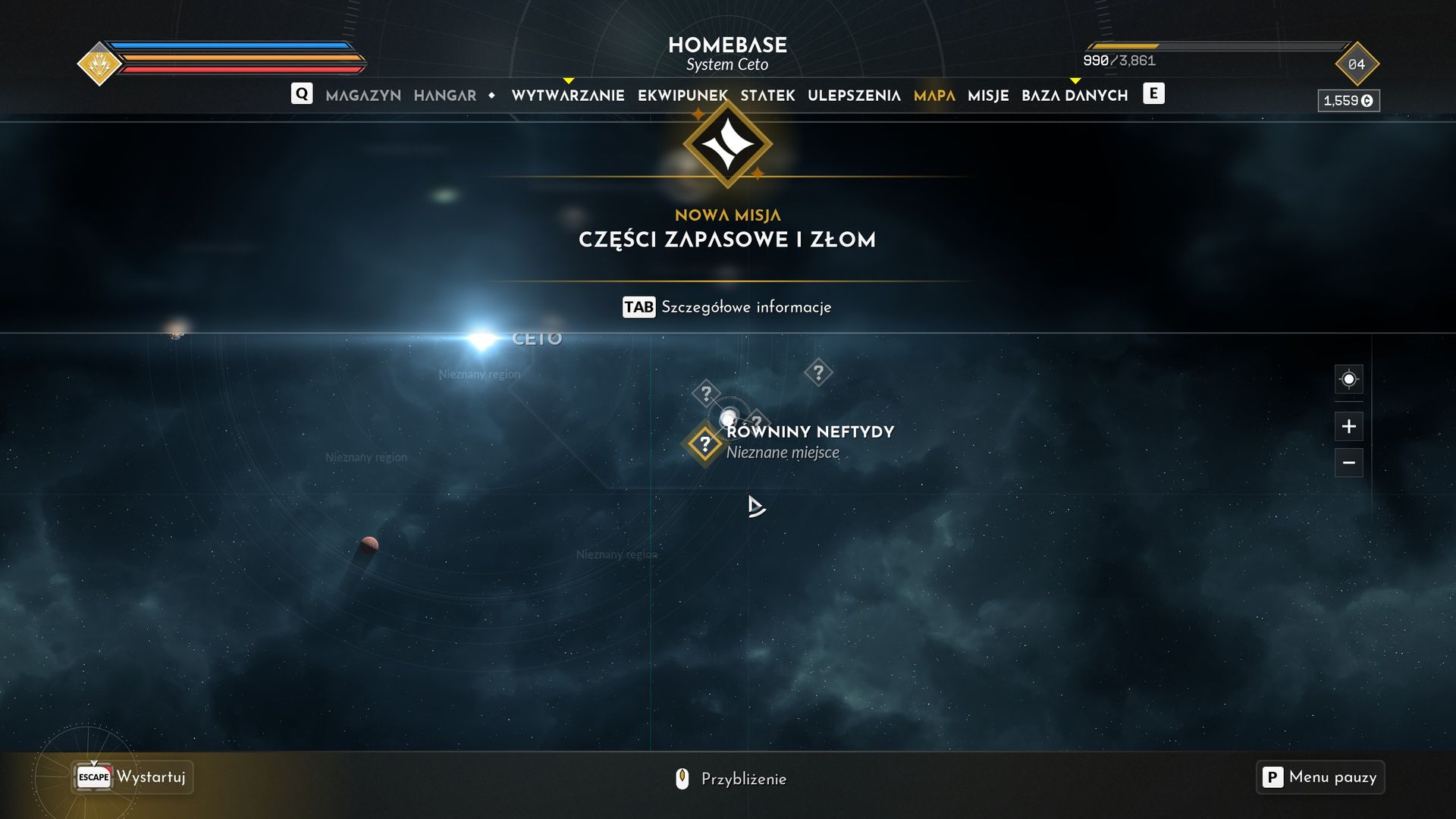Click the new mission diamond emblem
Viewport: 1456px width, 819px height.
[x=727, y=144]
